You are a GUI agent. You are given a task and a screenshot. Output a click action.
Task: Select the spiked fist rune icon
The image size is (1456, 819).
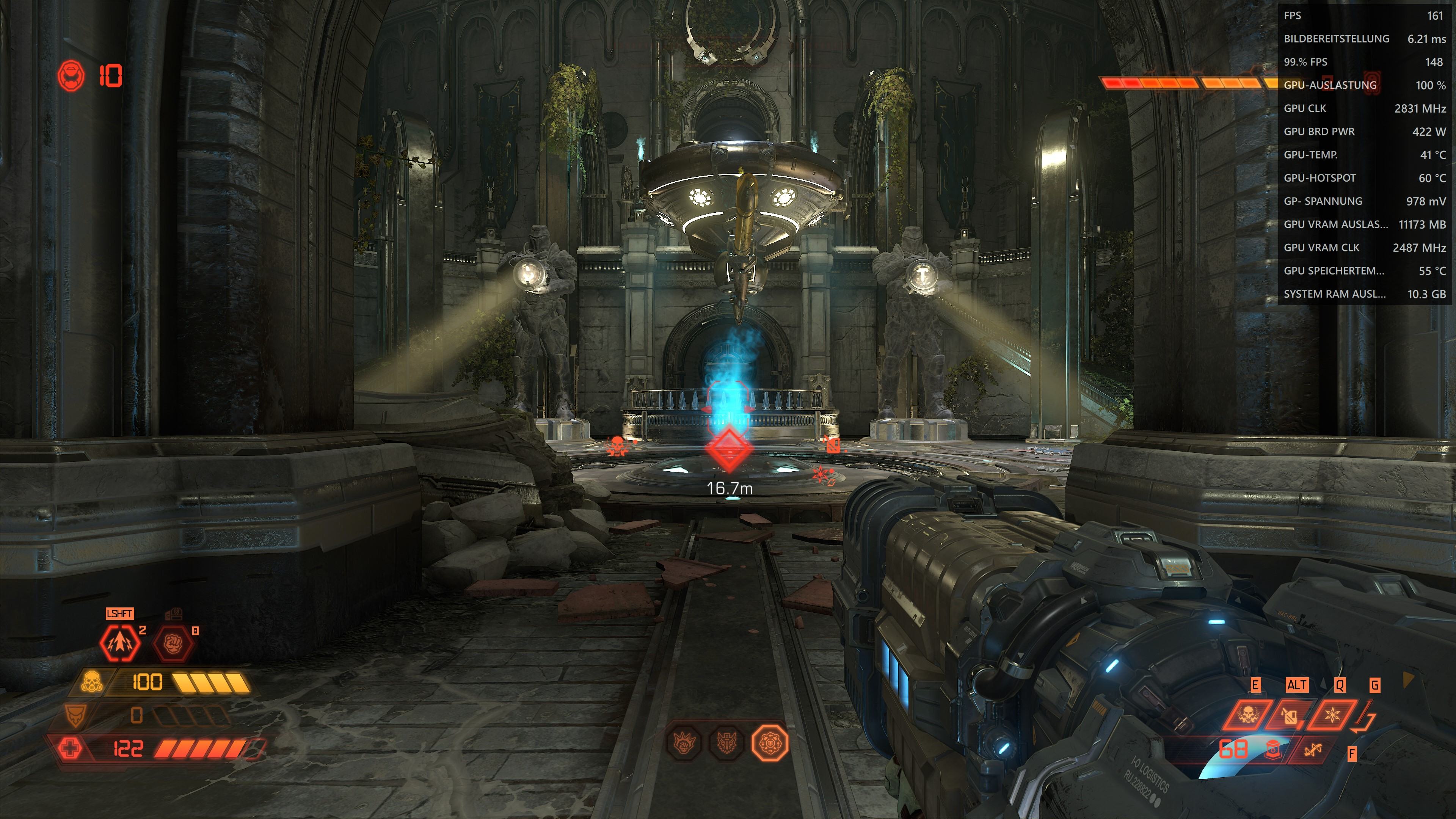(684, 743)
